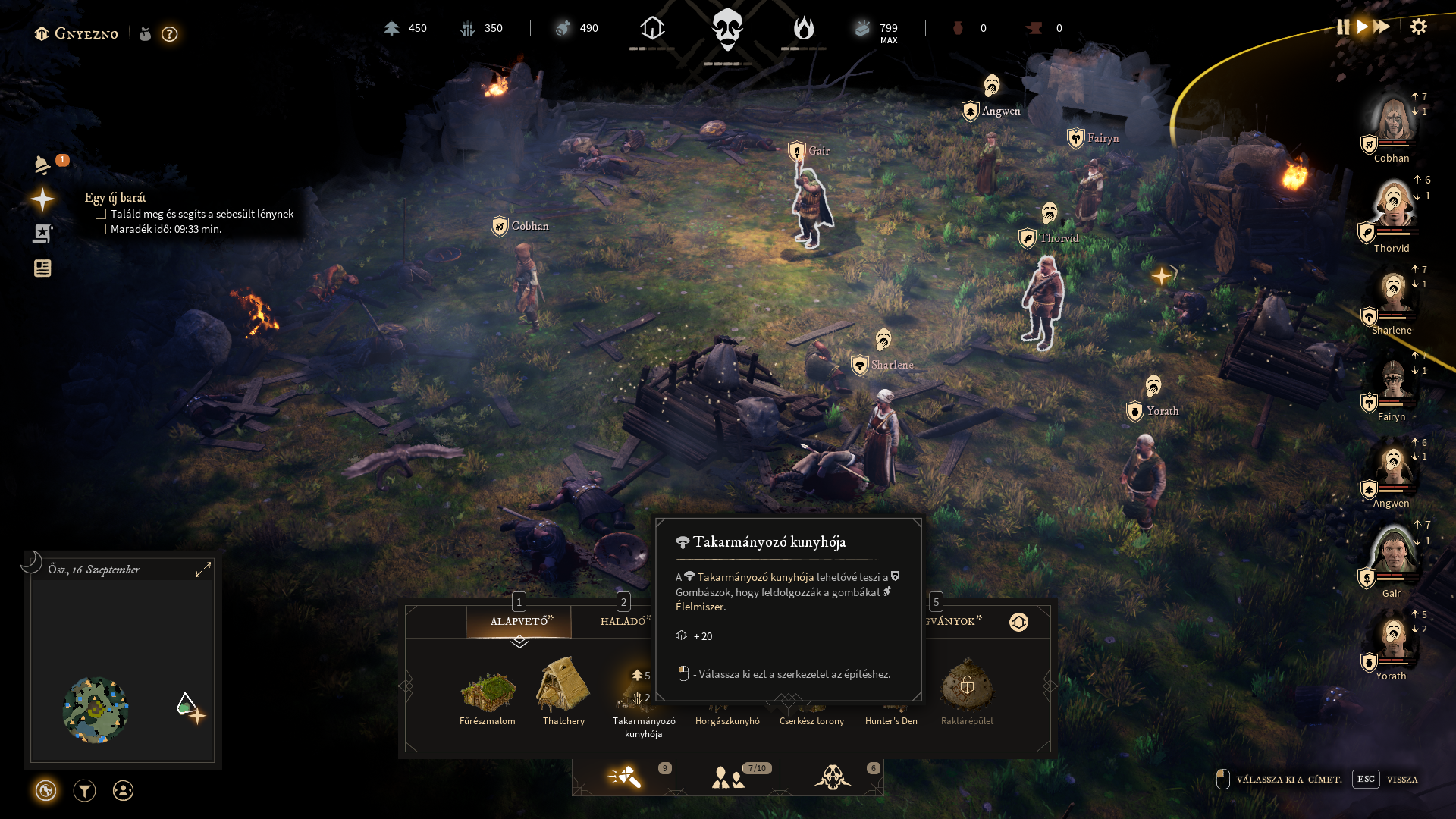
Task: Open the villagers 7/10 panel
Action: [728, 777]
